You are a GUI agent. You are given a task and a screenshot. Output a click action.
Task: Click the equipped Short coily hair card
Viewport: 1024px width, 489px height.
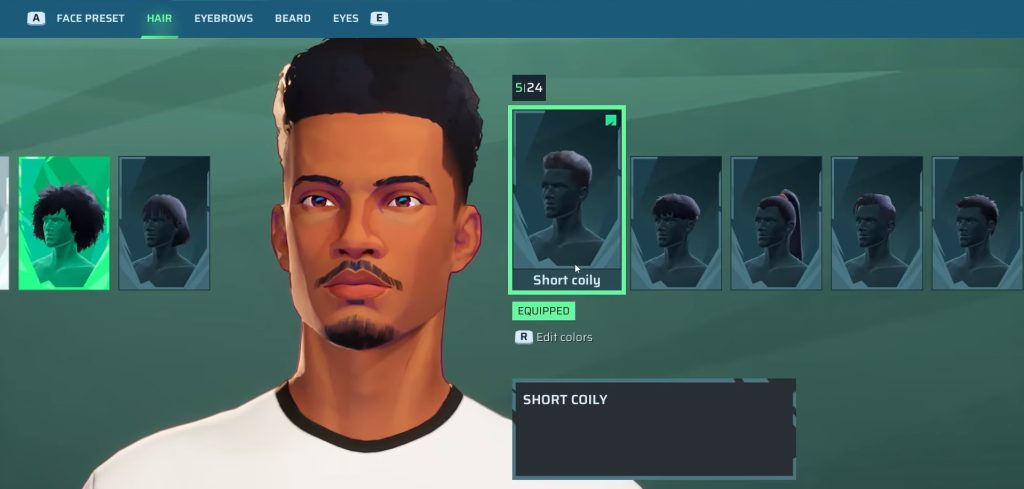(567, 200)
